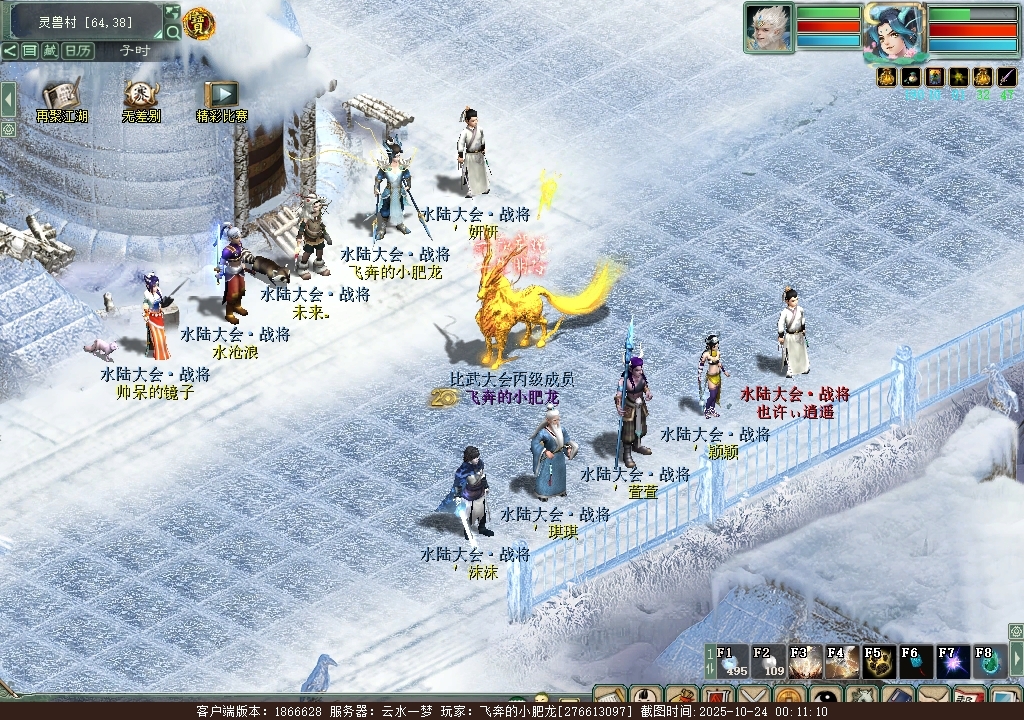This screenshot has width=1024, height=720.
Task: Activate the F7 purple starburst skill
Action: pyautogui.click(x=952, y=662)
